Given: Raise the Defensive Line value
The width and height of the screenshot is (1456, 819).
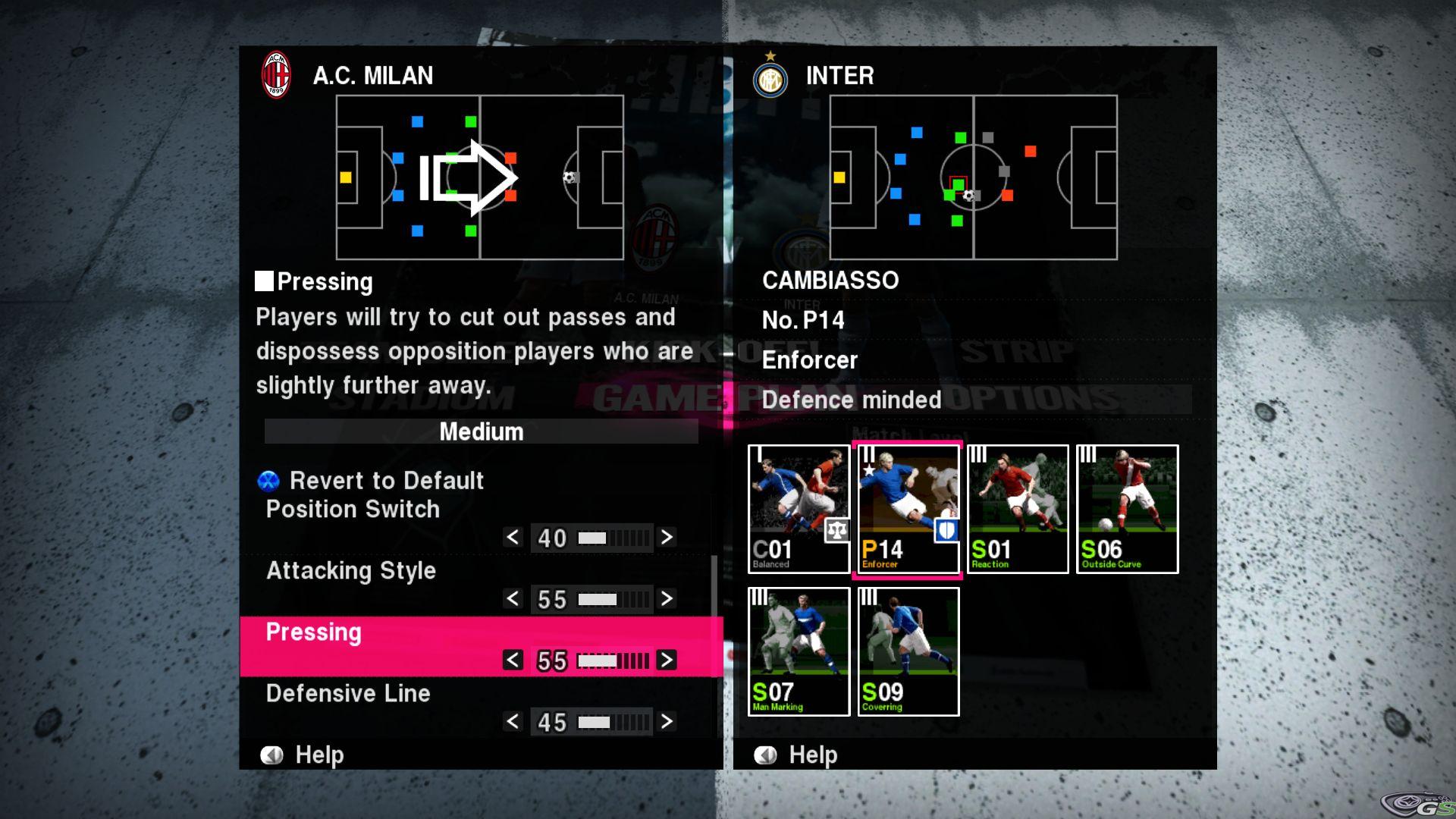Looking at the screenshot, I should [667, 721].
